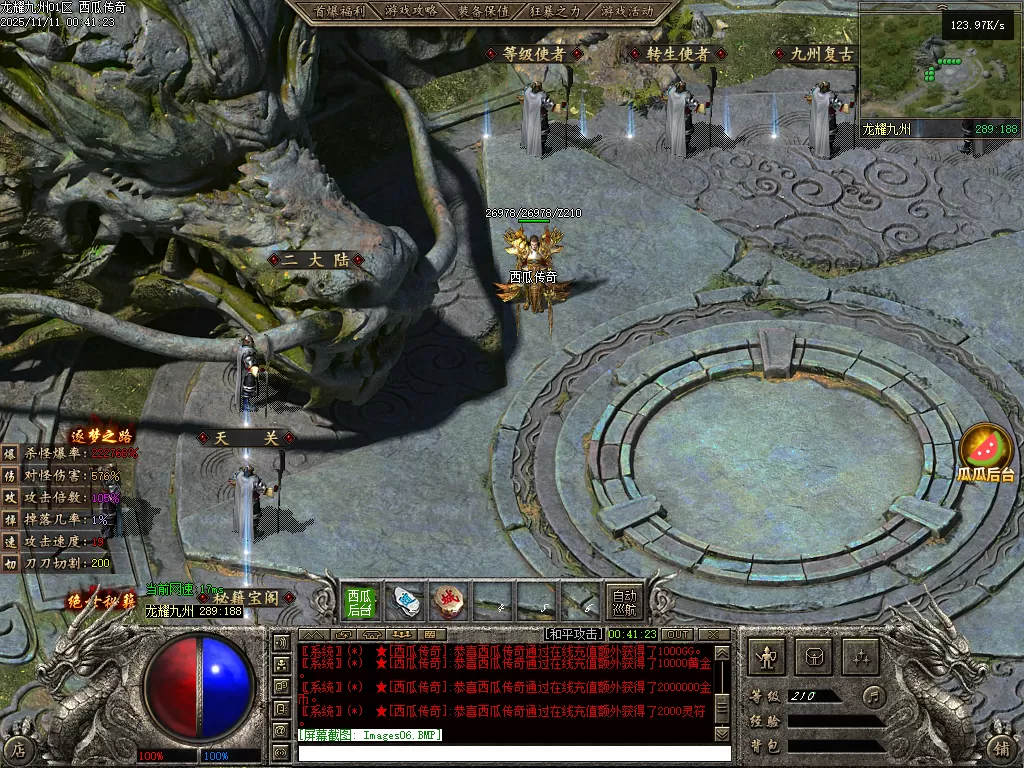Screen dimensions: 1024x768
Task: Click the OUT button above the chat
Action: click(x=677, y=634)
